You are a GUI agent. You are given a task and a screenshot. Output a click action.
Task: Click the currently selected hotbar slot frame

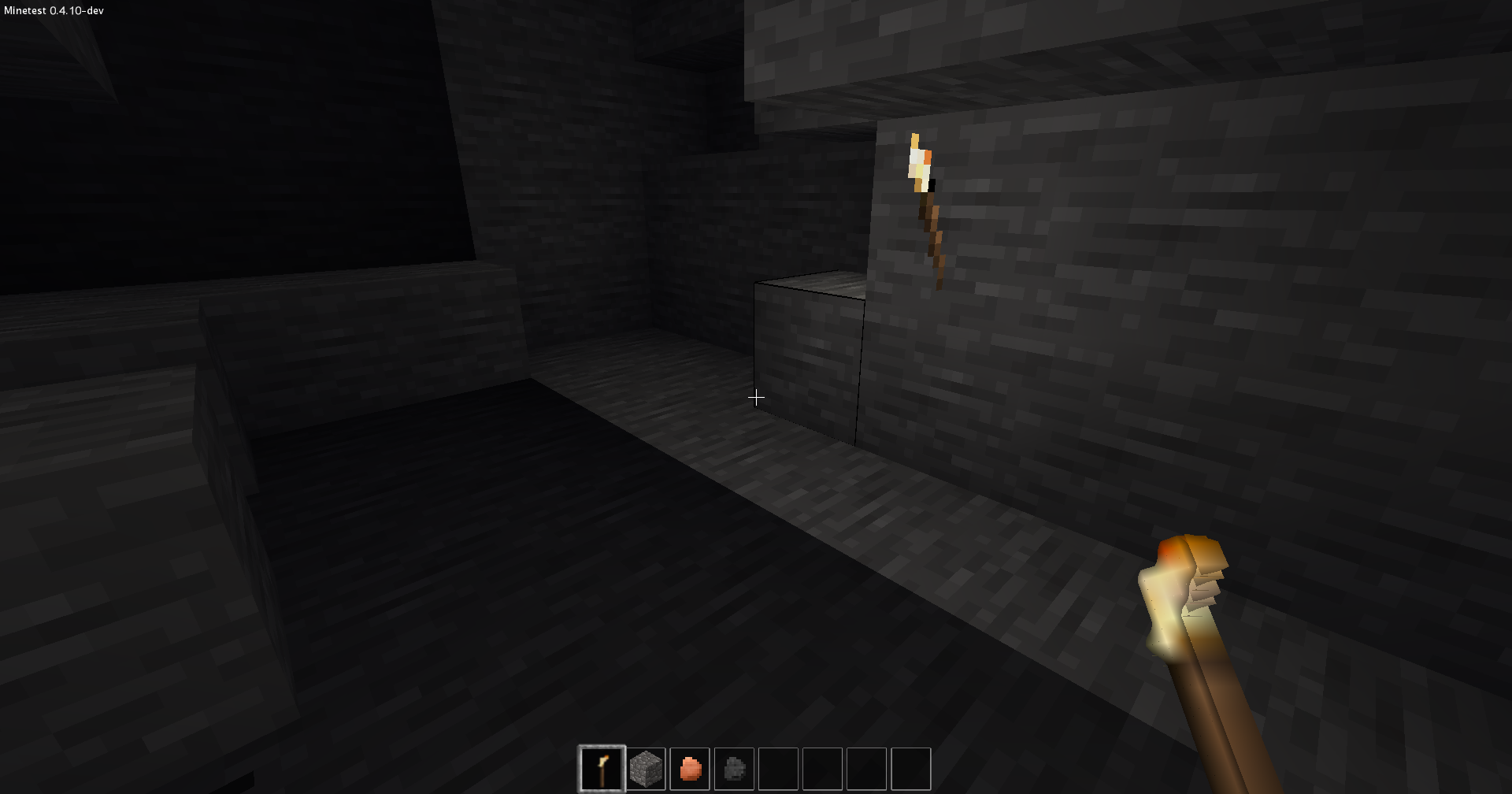(603, 767)
